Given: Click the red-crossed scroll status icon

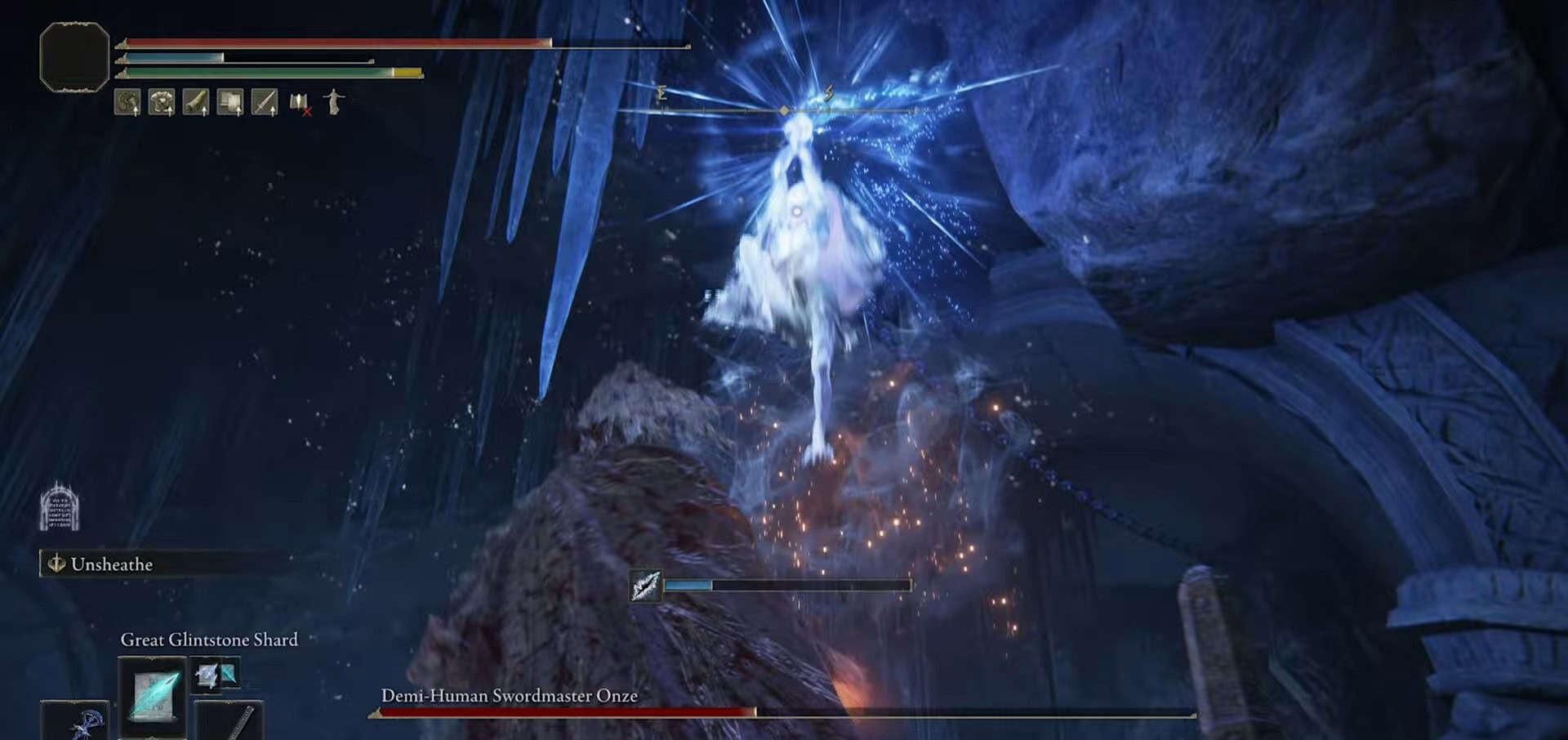Looking at the screenshot, I should pos(300,103).
